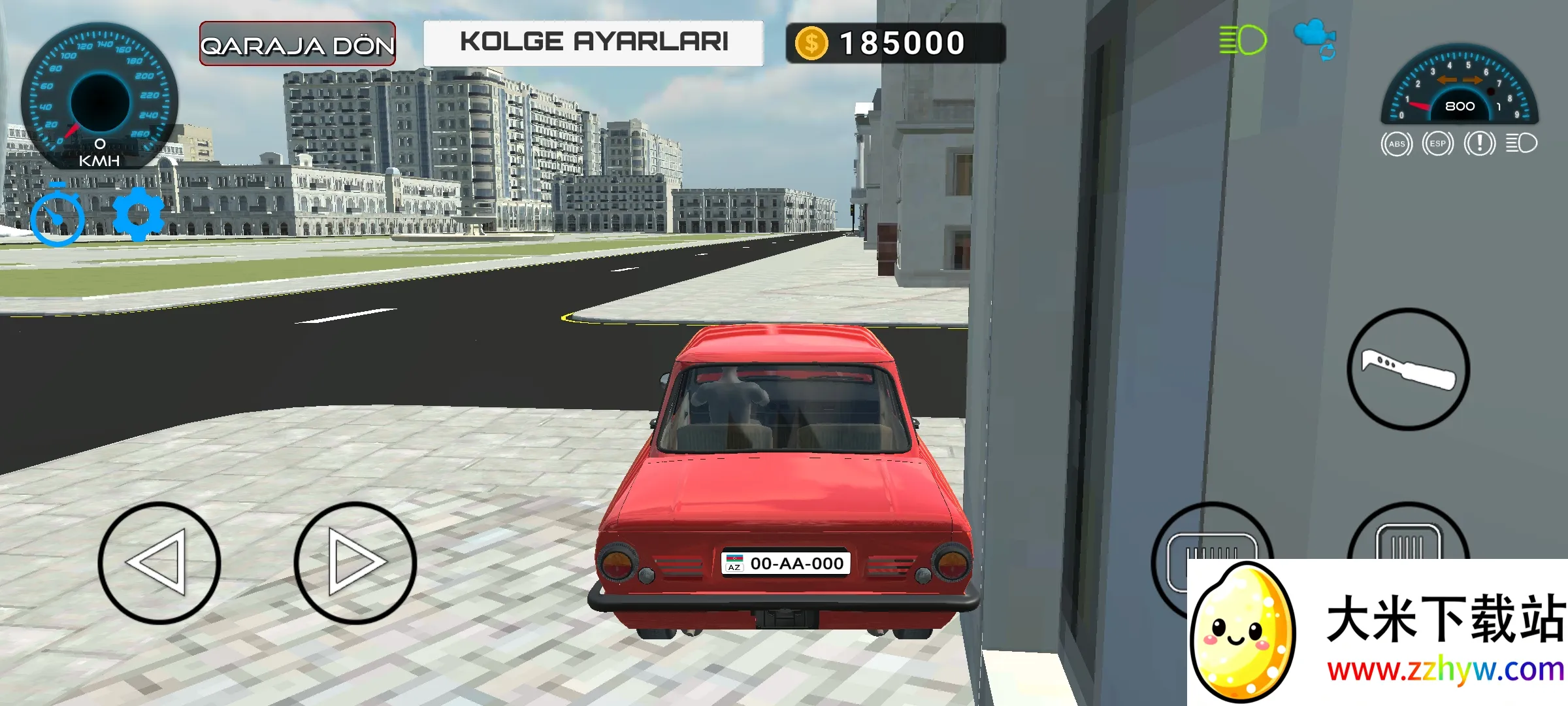Activate the right turn signal arrow
1568x706 pixels.
coord(1473,80)
